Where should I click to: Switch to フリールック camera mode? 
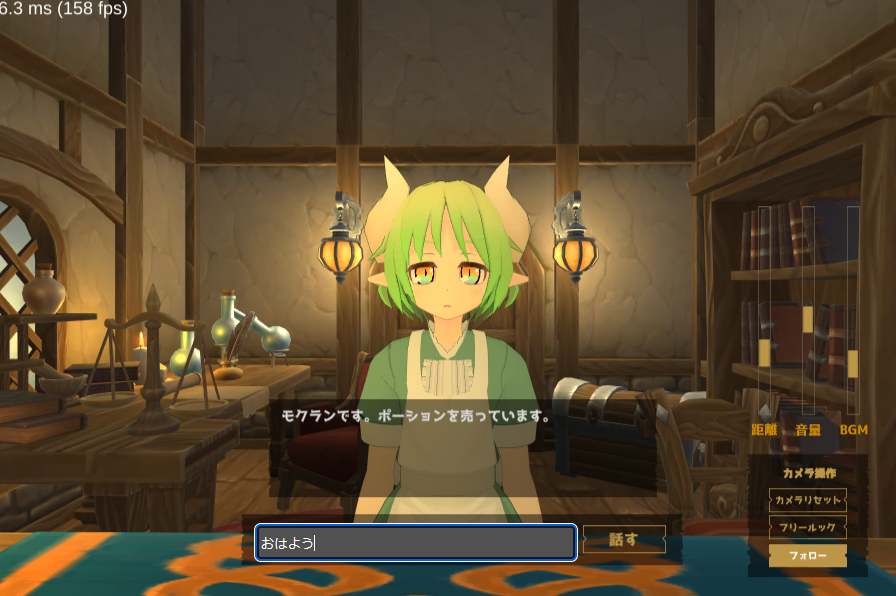tap(808, 527)
